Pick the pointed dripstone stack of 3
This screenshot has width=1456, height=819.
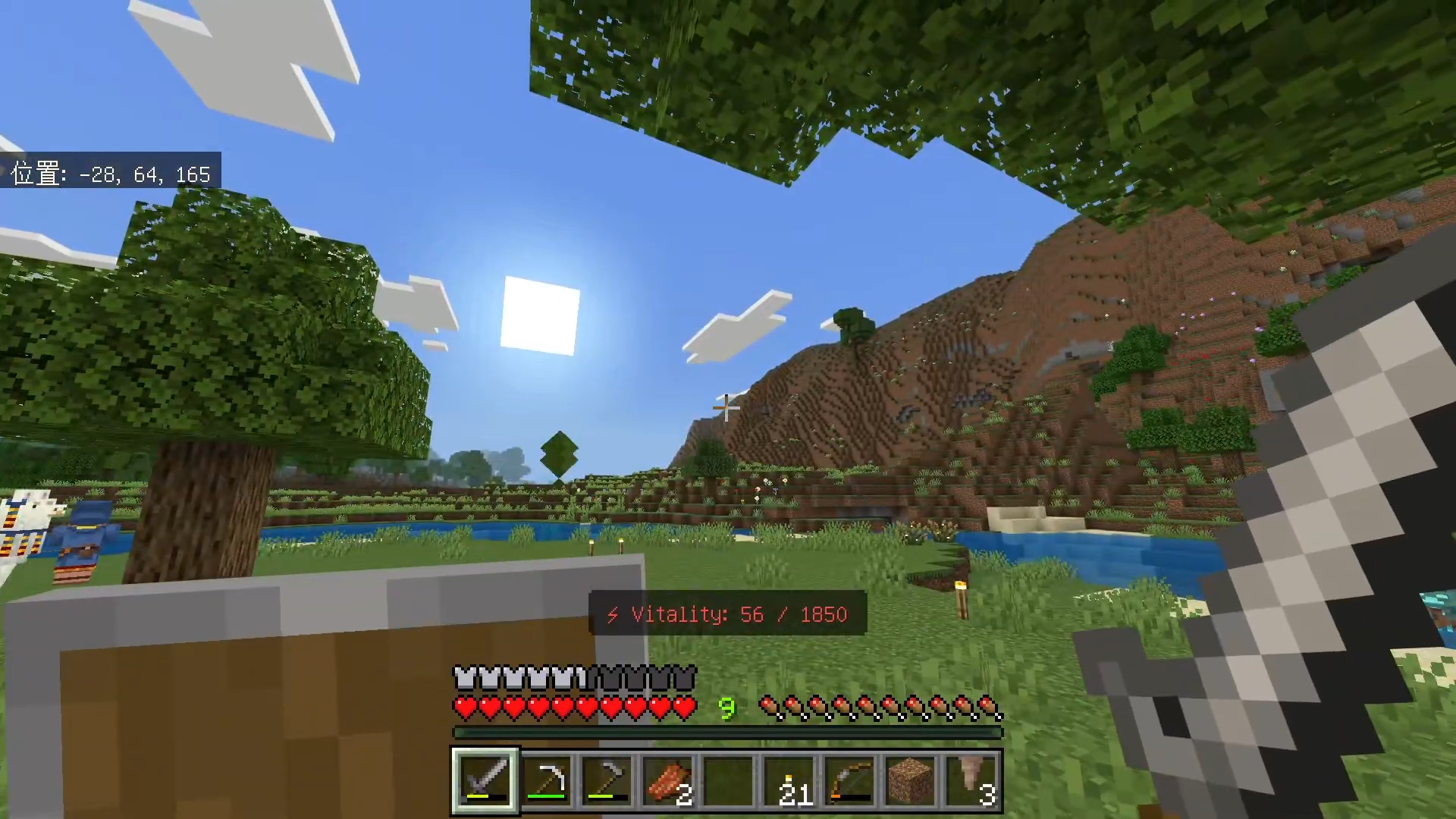[x=971, y=780]
